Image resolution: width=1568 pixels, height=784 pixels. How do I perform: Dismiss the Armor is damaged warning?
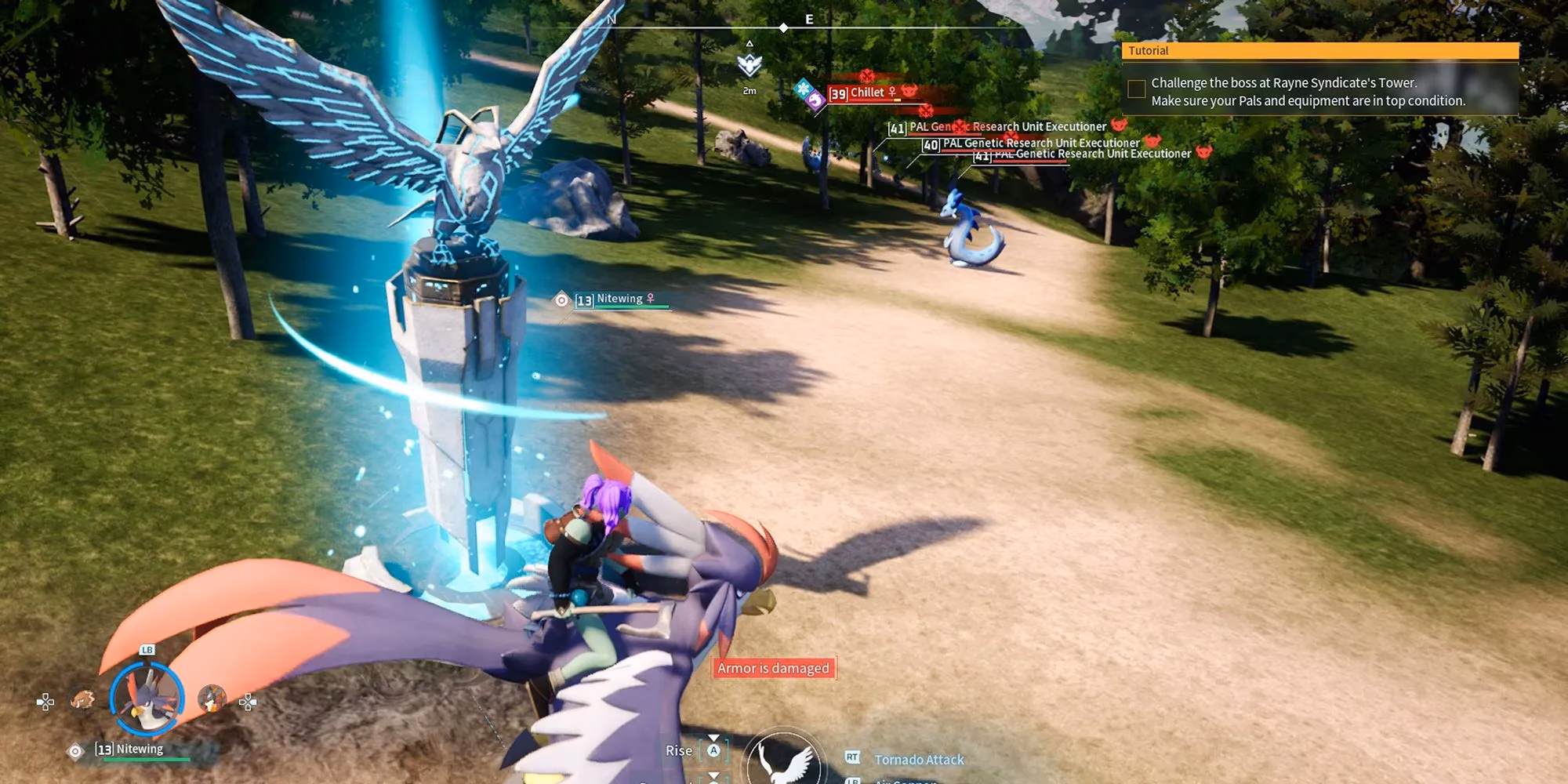coord(773,668)
